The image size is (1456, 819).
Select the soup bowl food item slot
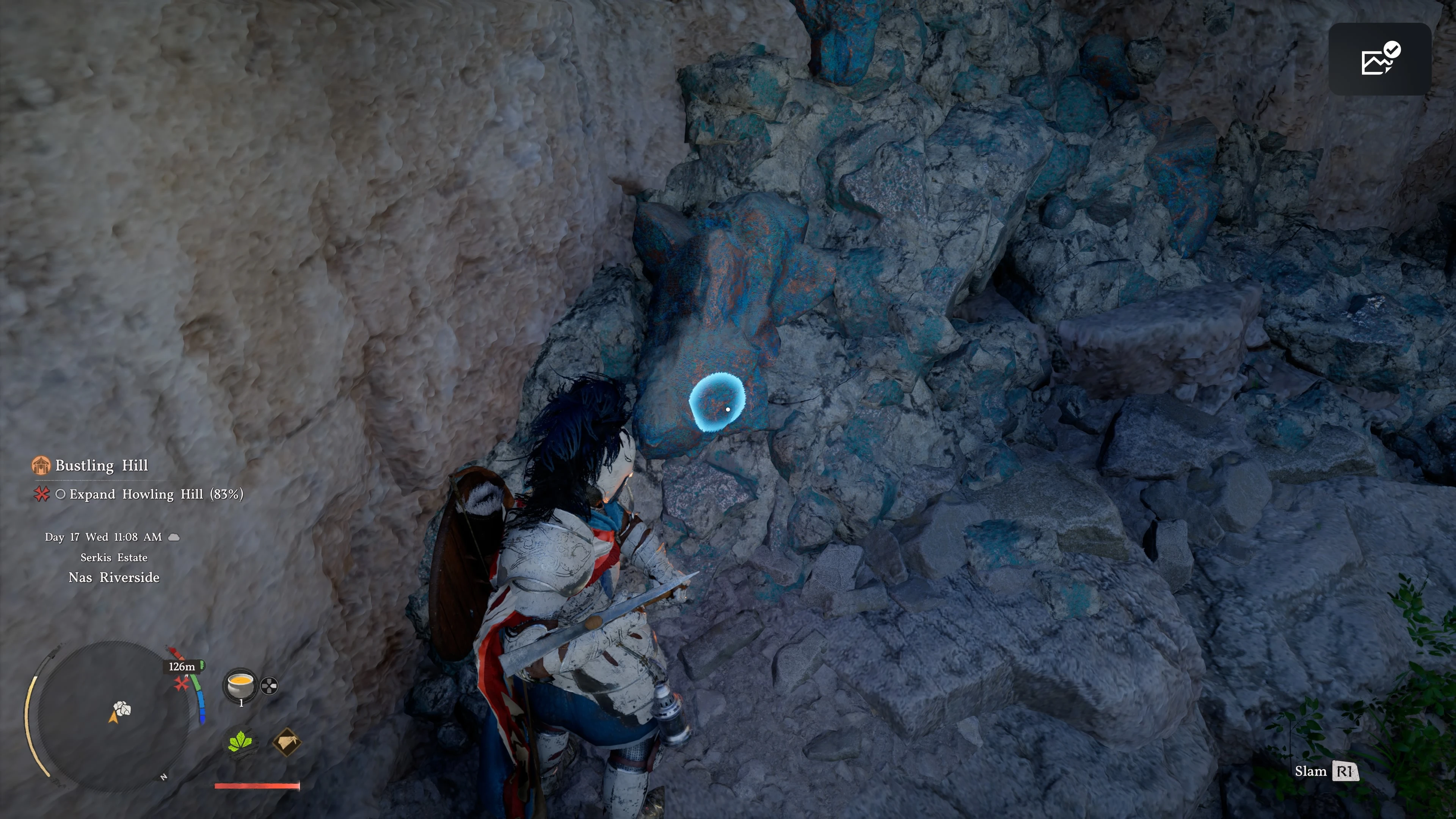click(x=240, y=686)
